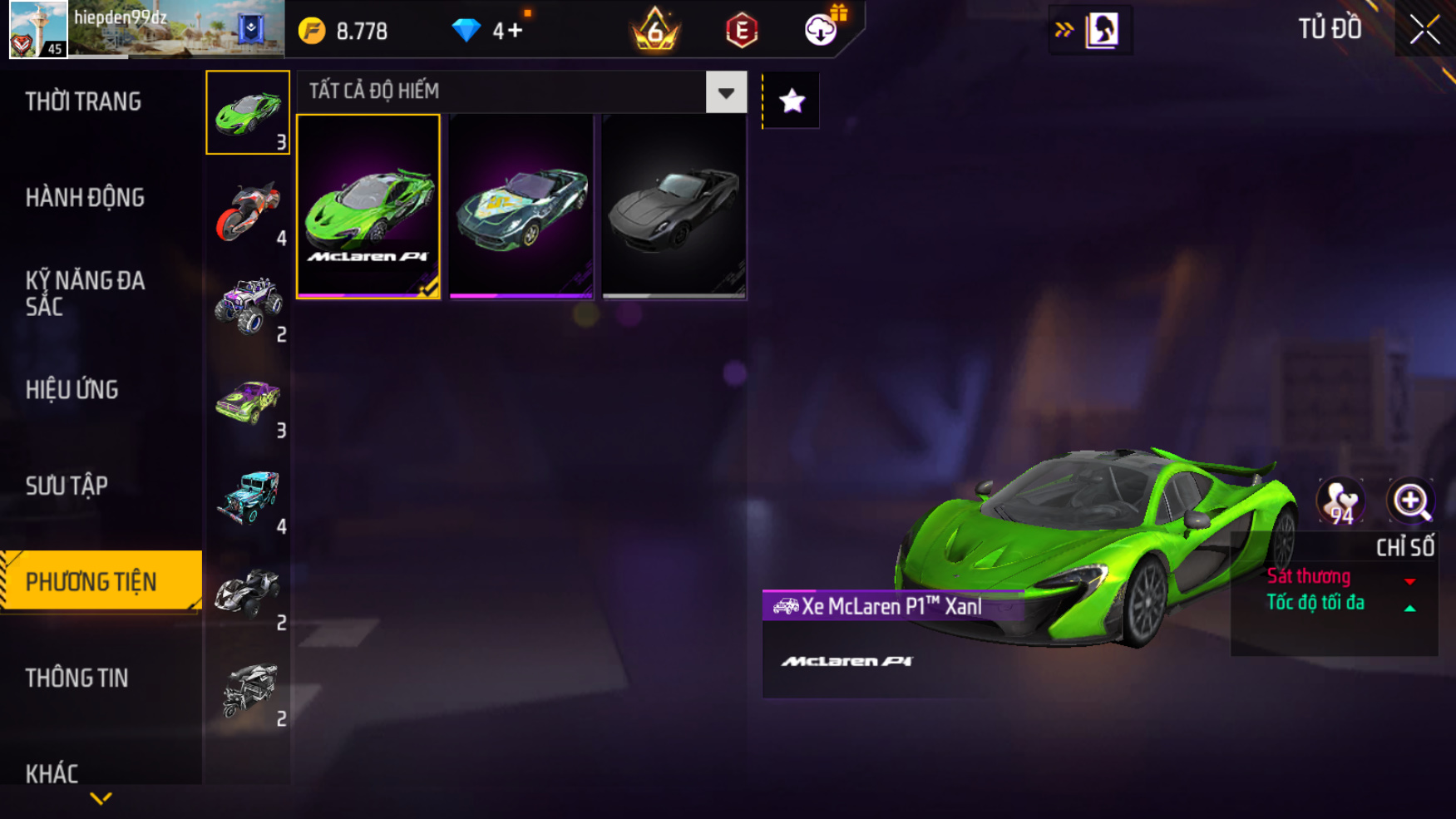This screenshot has height=819, width=1456.
Task: Switch to the Hành Động tab
Action: point(85,198)
